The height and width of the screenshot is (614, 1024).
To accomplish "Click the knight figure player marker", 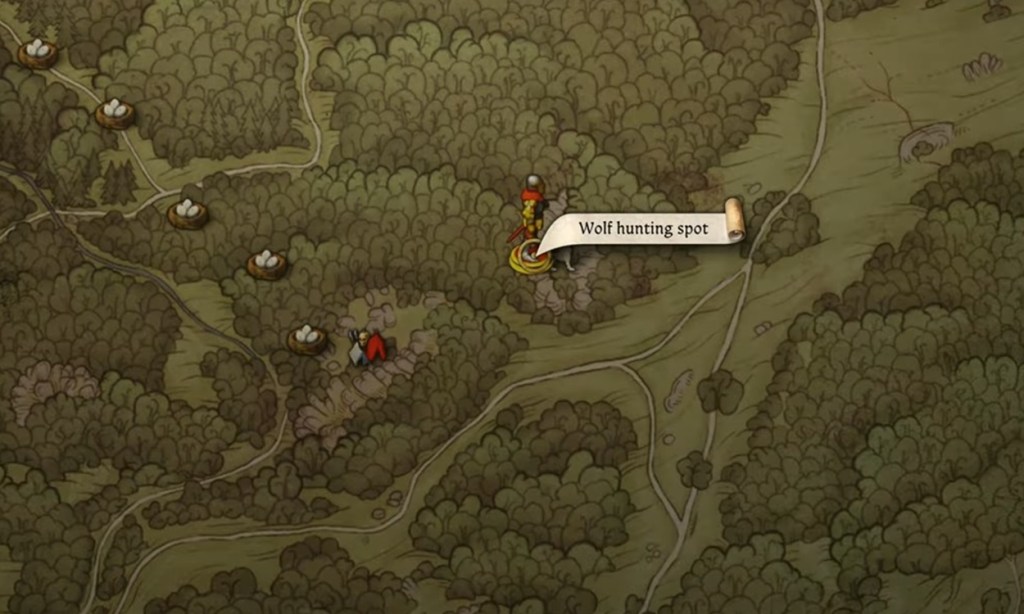I will tap(531, 209).
